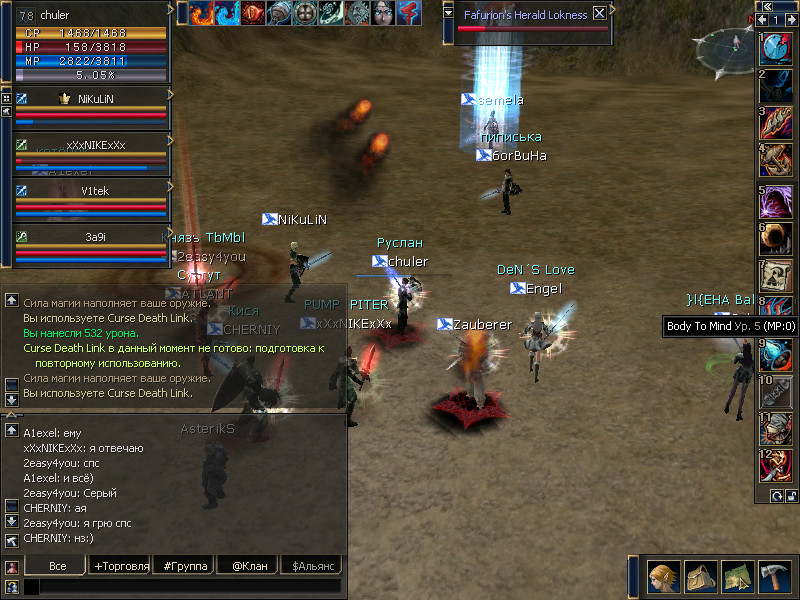Click the hammer icon in the menu bar
800x600 pixels.
pos(775,577)
